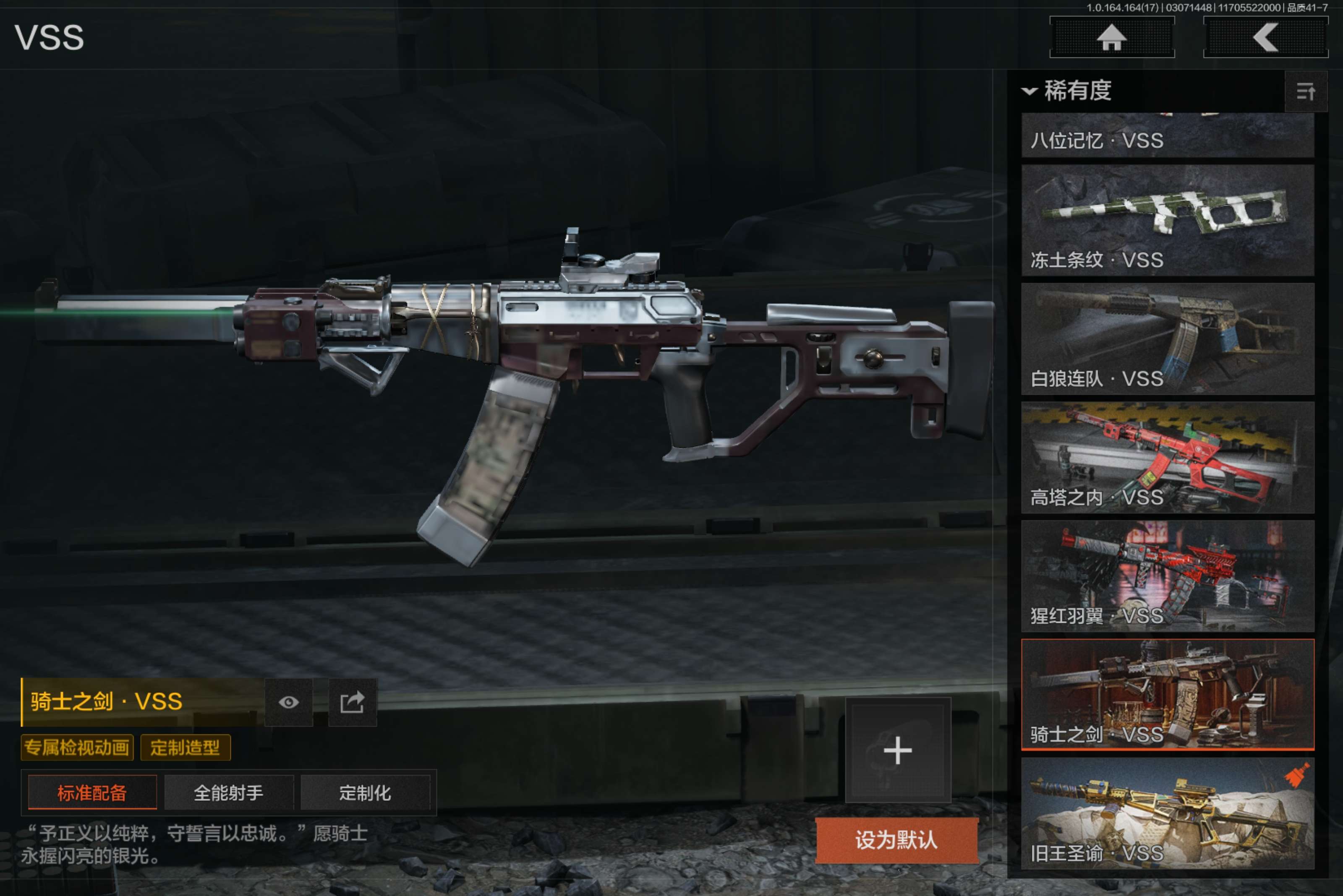Pick the 白狼连队 VSS skin
Viewport: 1343px width, 896px height.
coord(1167,338)
